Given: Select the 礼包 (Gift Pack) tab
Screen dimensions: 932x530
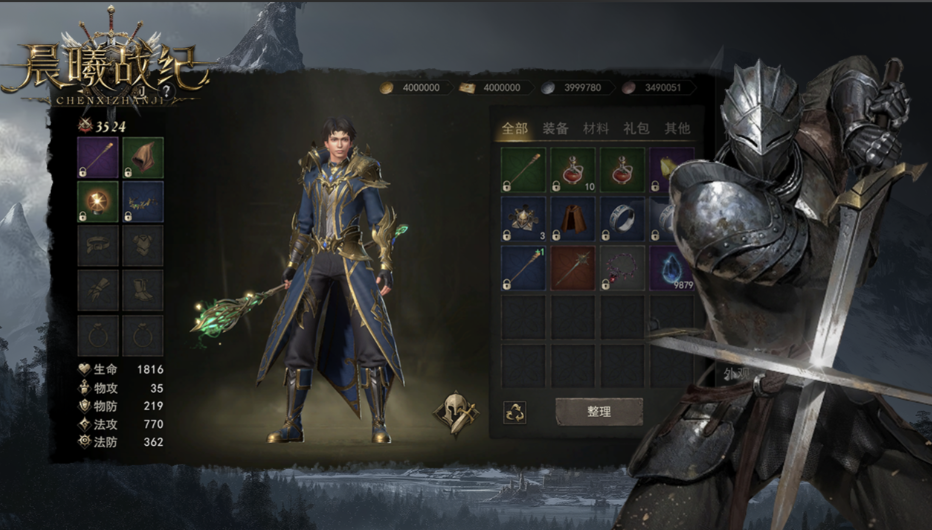Looking at the screenshot, I should pyautogui.click(x=636, y=128).
